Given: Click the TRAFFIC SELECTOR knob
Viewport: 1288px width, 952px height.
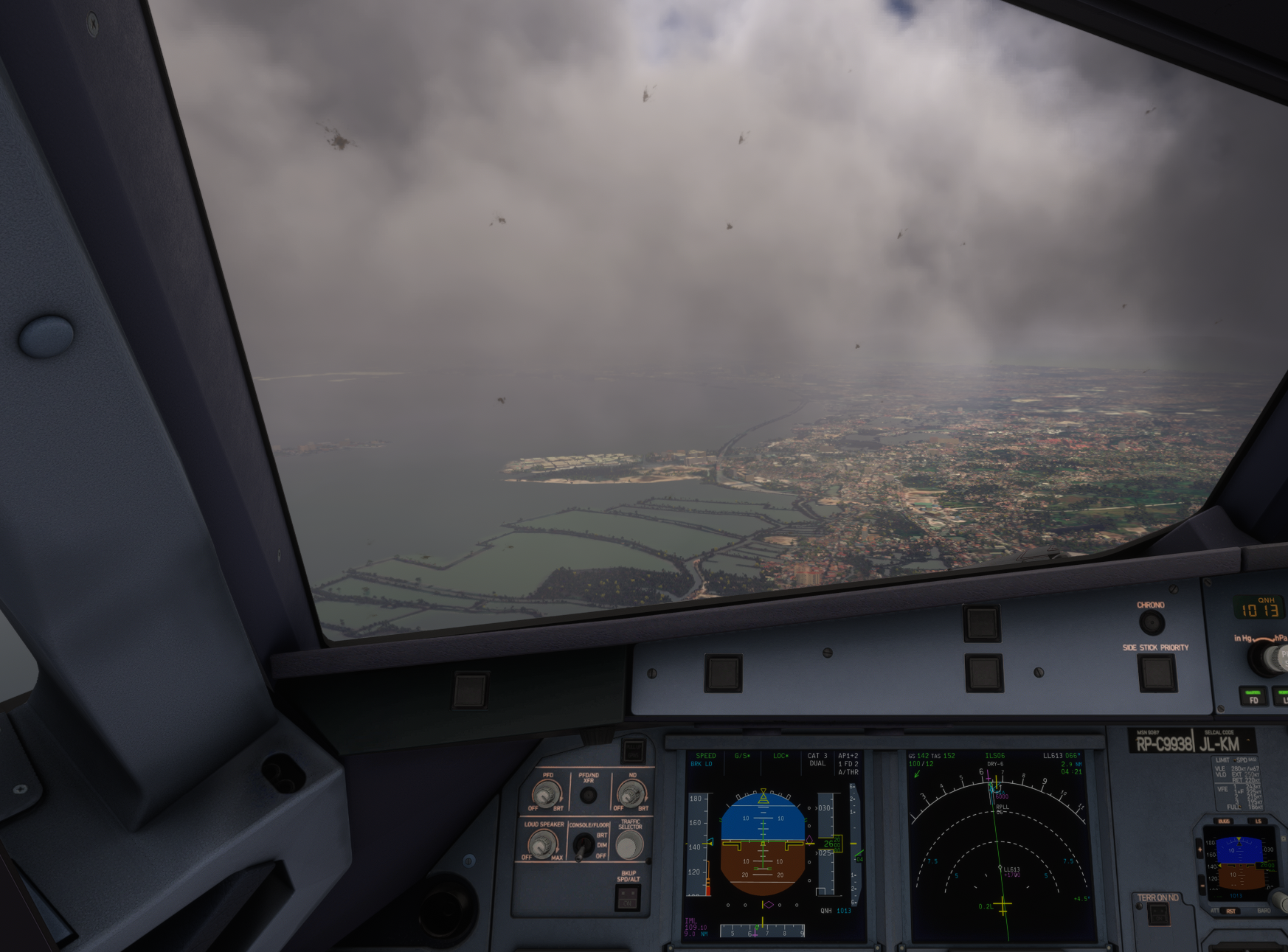Looking at the screenshot, I should pyautogui.click(x=629, y=846).
